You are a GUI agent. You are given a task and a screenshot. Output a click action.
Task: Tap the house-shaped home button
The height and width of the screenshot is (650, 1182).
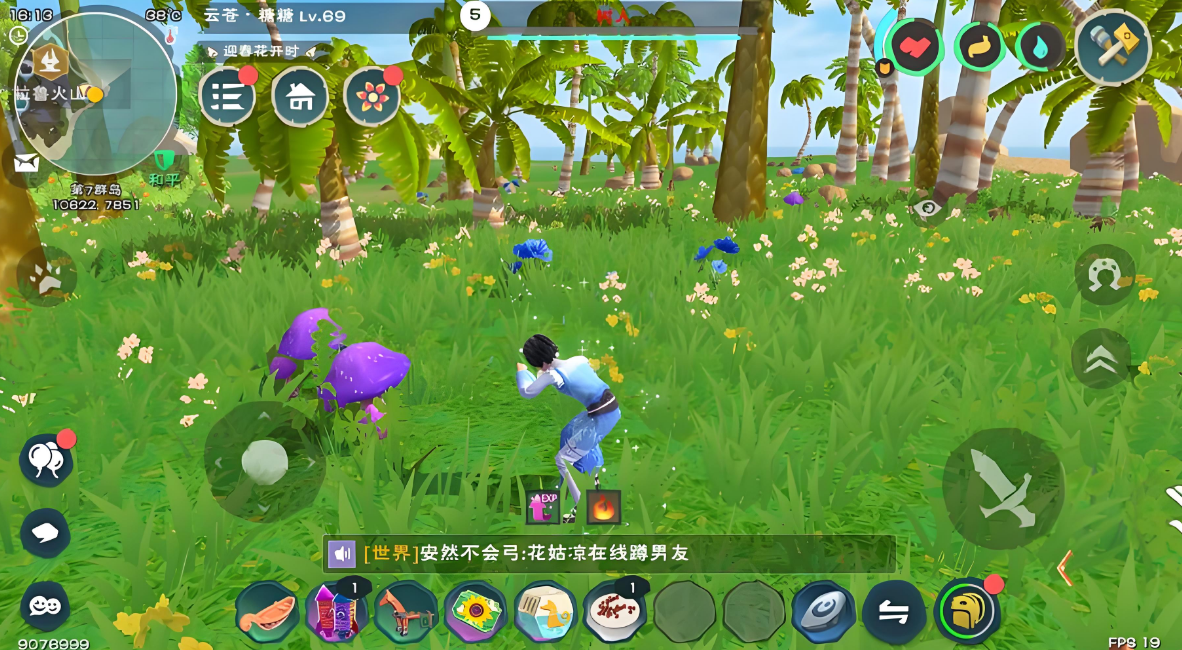(x=300, y=96)
